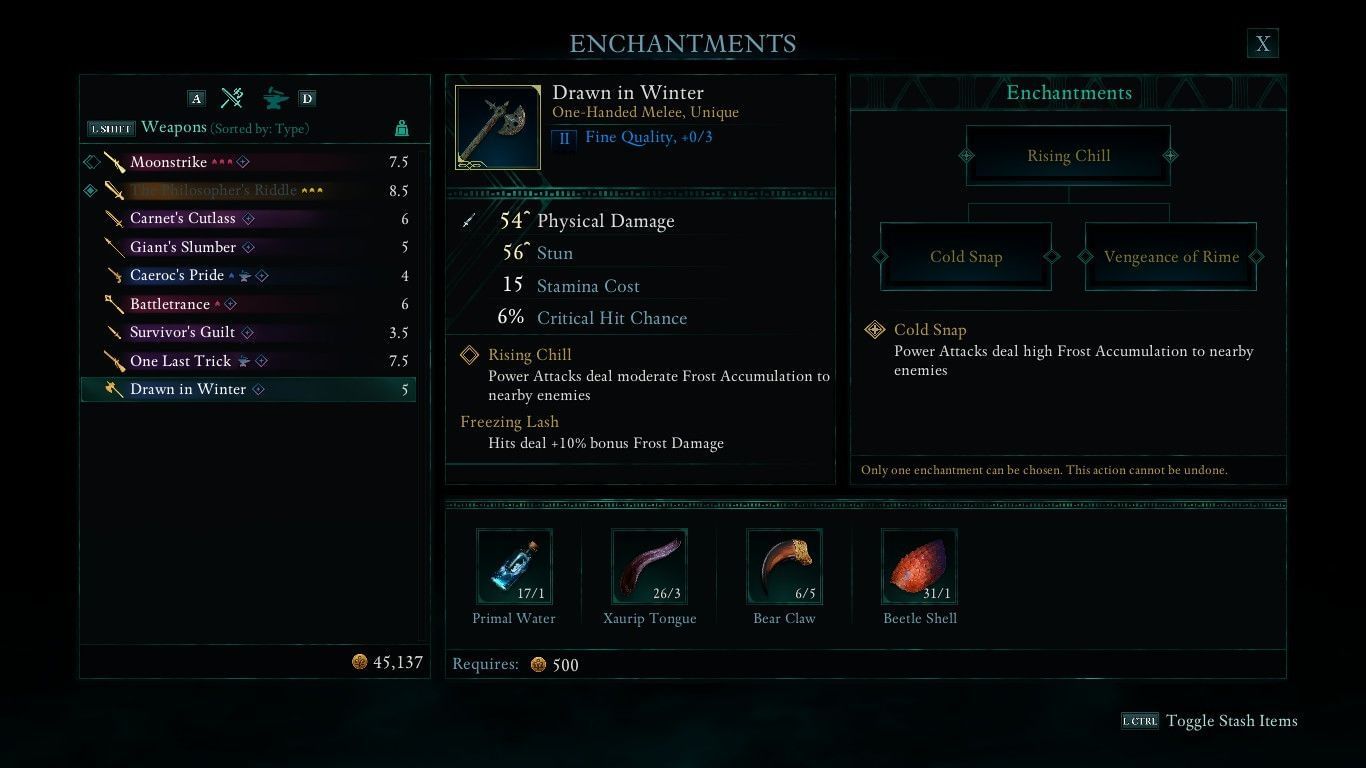Screen dimensions: 1366x768
Task: Click the Fine Quality quality badge icon
Action: click(x=564, y=138)
